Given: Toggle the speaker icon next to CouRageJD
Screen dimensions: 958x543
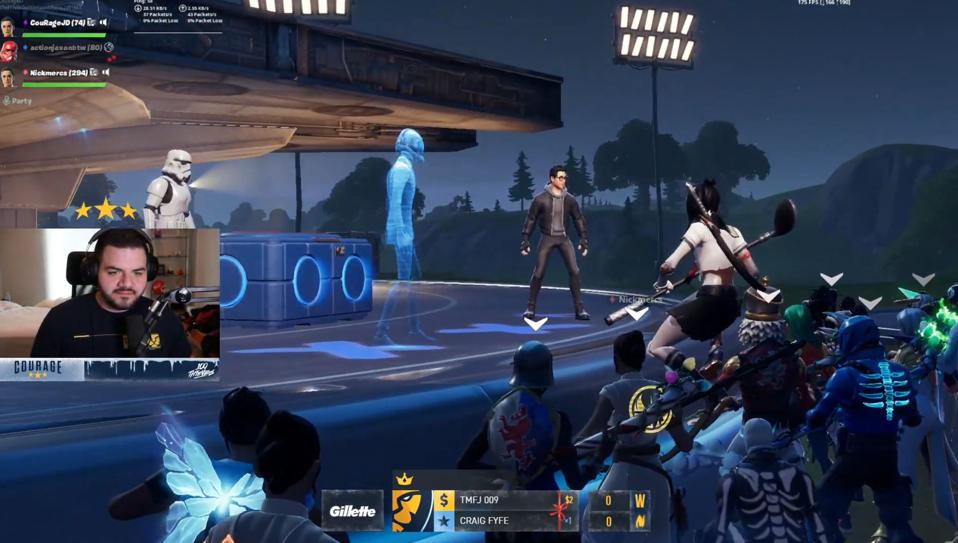Looking at the screenshot, I should 104,22.
